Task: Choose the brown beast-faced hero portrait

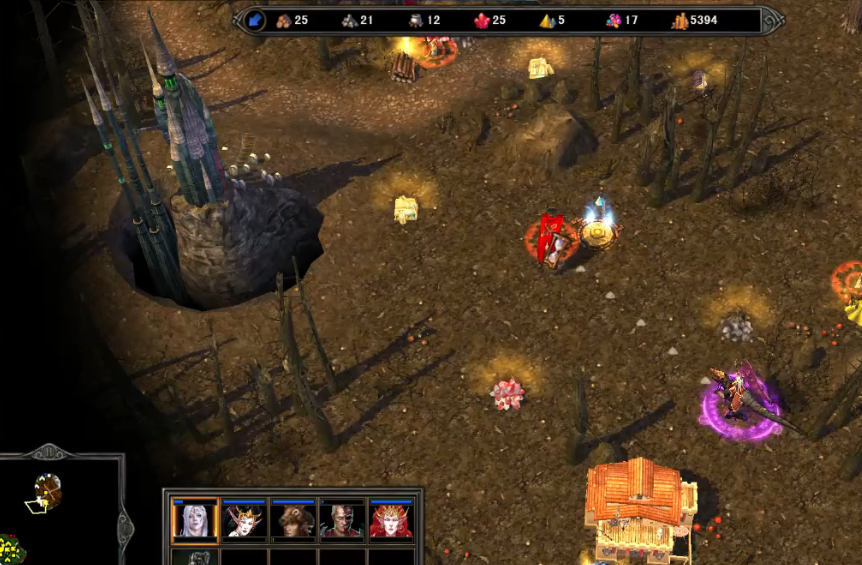Action: tap(292, 520)
